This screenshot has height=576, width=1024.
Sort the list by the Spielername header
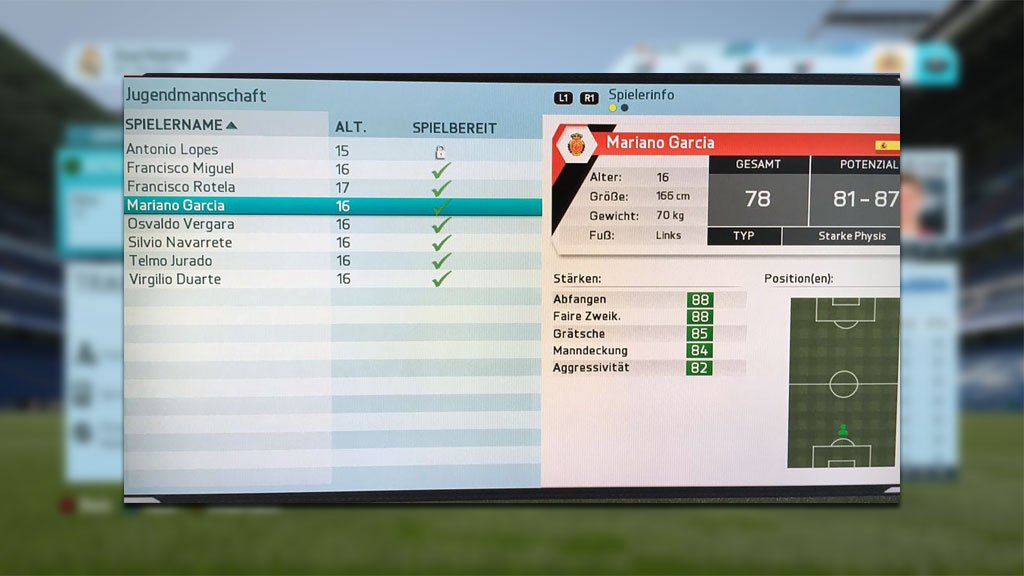click(x=181, y=125)
